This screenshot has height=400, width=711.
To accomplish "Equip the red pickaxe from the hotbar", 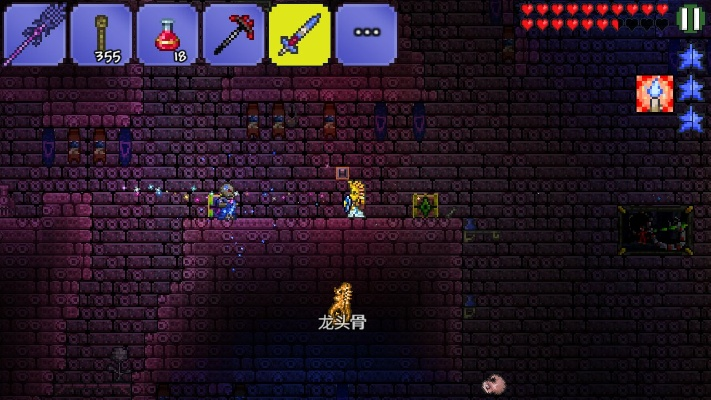I will [233, 33].
